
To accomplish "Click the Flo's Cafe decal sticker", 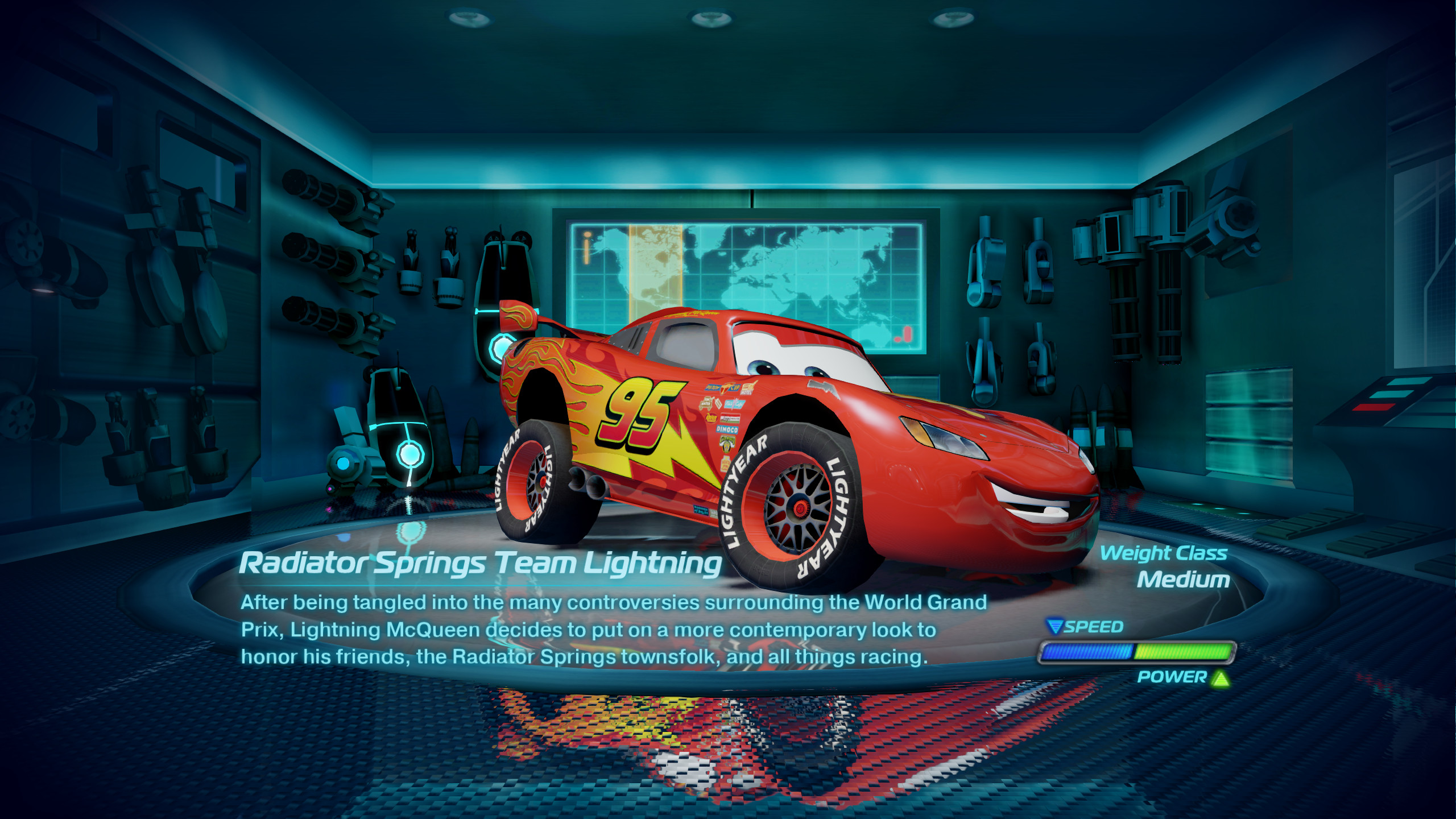I will 734,403.
